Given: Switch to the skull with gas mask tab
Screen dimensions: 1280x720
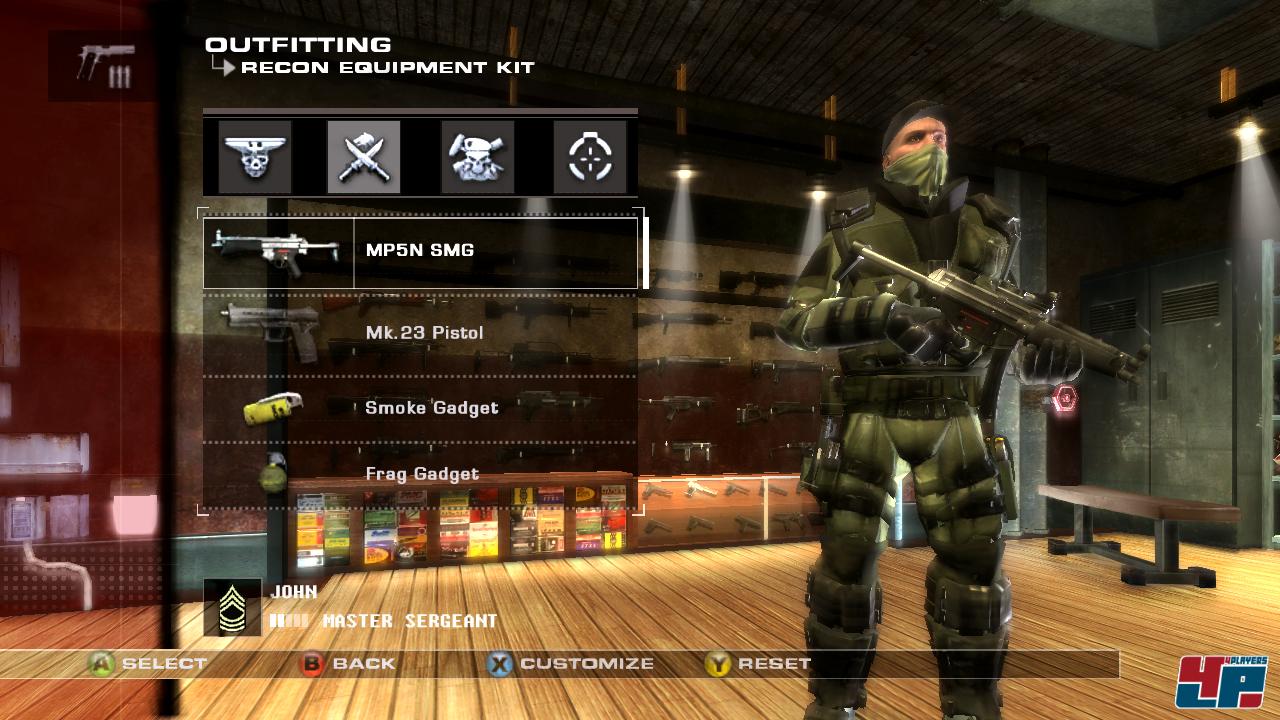Looking at the screenshot, I should coord(478,157).
